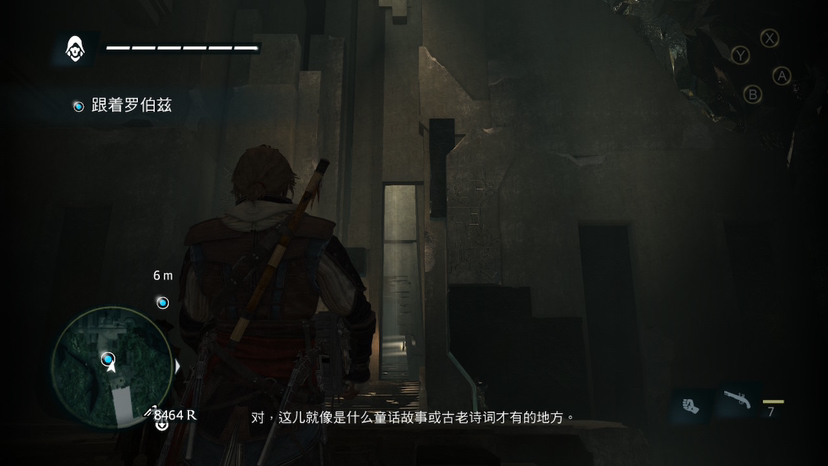The height and width of the screenshot is (466, 828).
Task: Click the blue objective marker on the minimap
Action: pyautogui.click(x=107, y=358)
